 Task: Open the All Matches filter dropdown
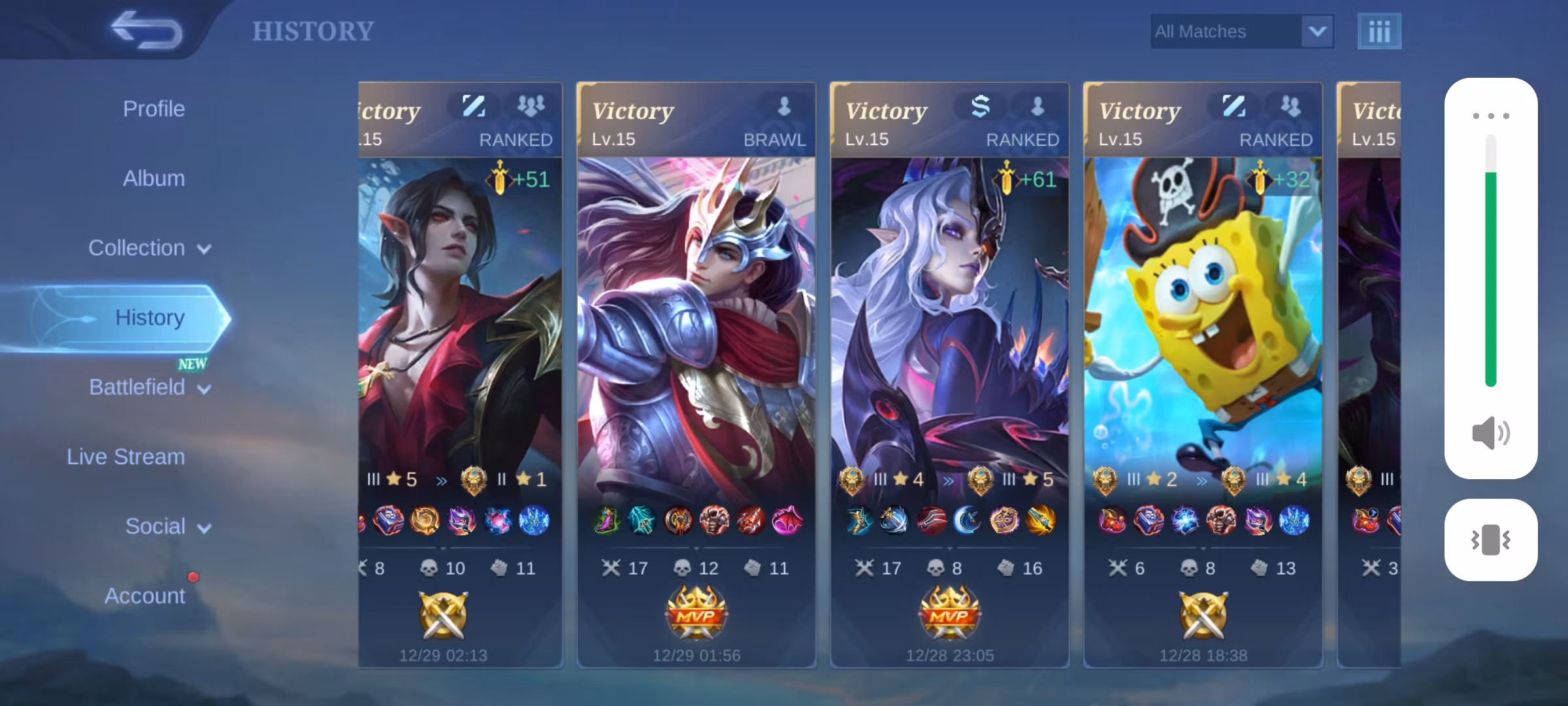(1241, 31)
